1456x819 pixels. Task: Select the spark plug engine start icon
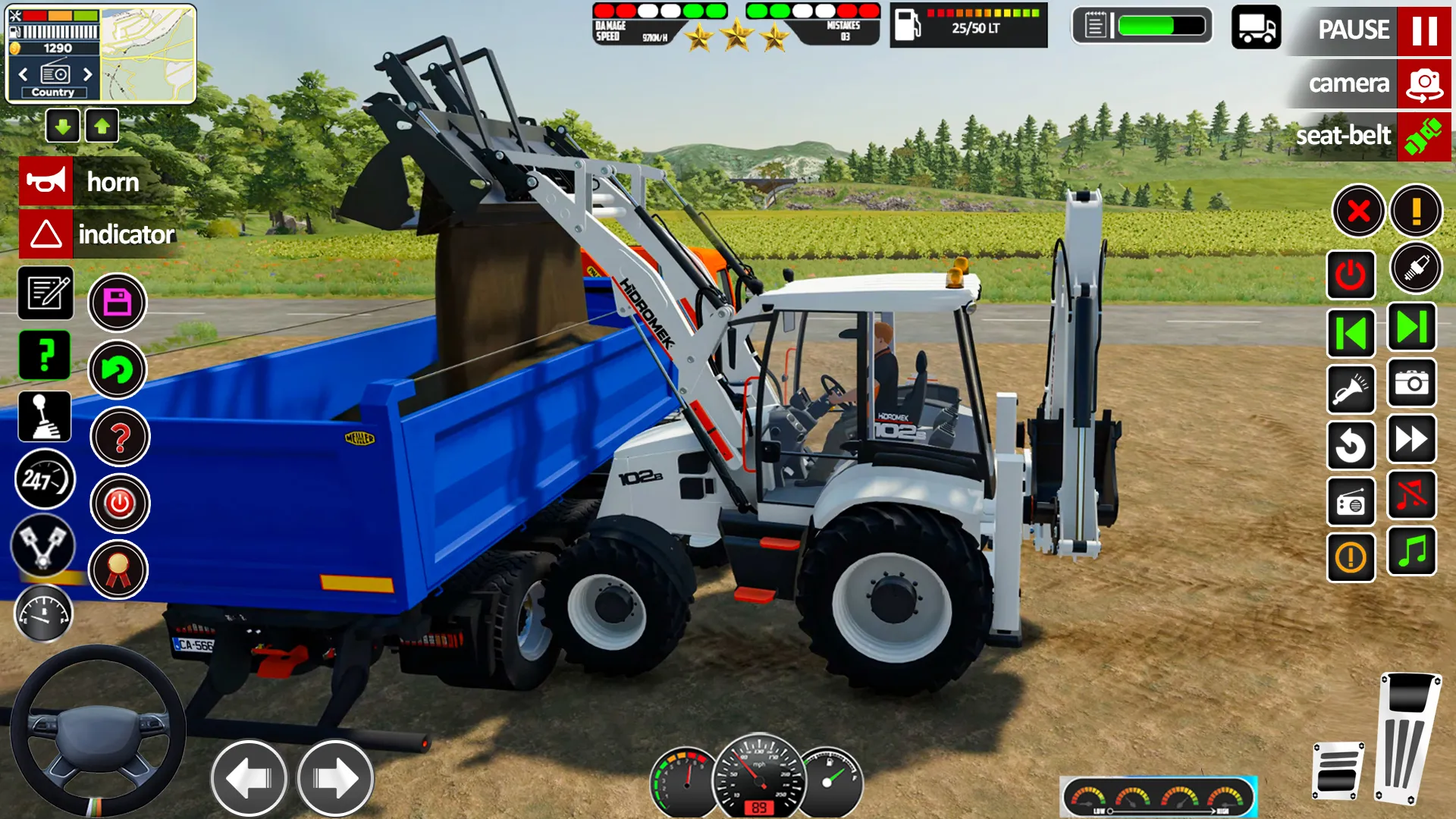point(1417,269)
